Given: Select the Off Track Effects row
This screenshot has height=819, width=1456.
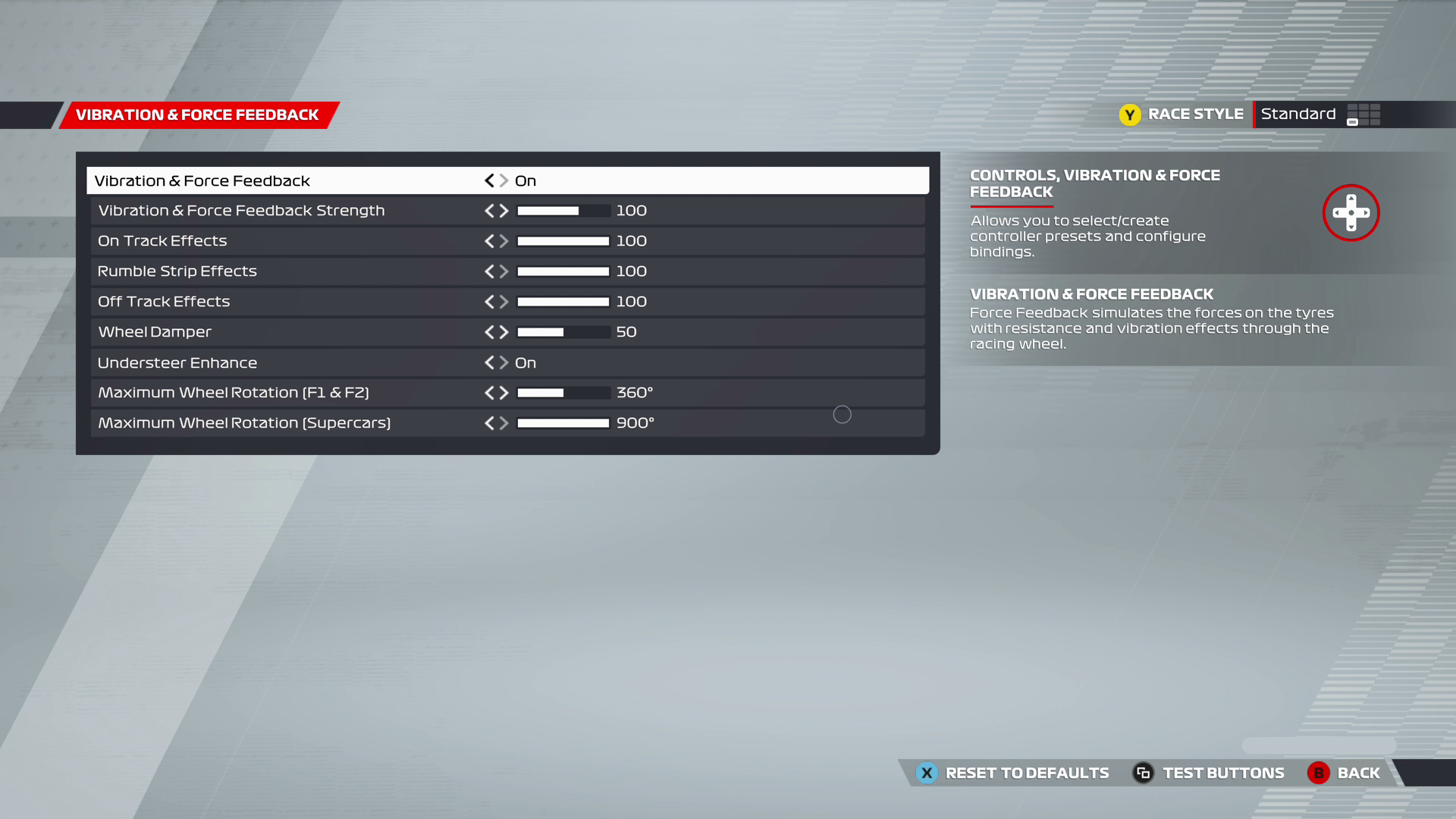Looking at the screenshot, I should pyautogui.click(x=303, y=301).
